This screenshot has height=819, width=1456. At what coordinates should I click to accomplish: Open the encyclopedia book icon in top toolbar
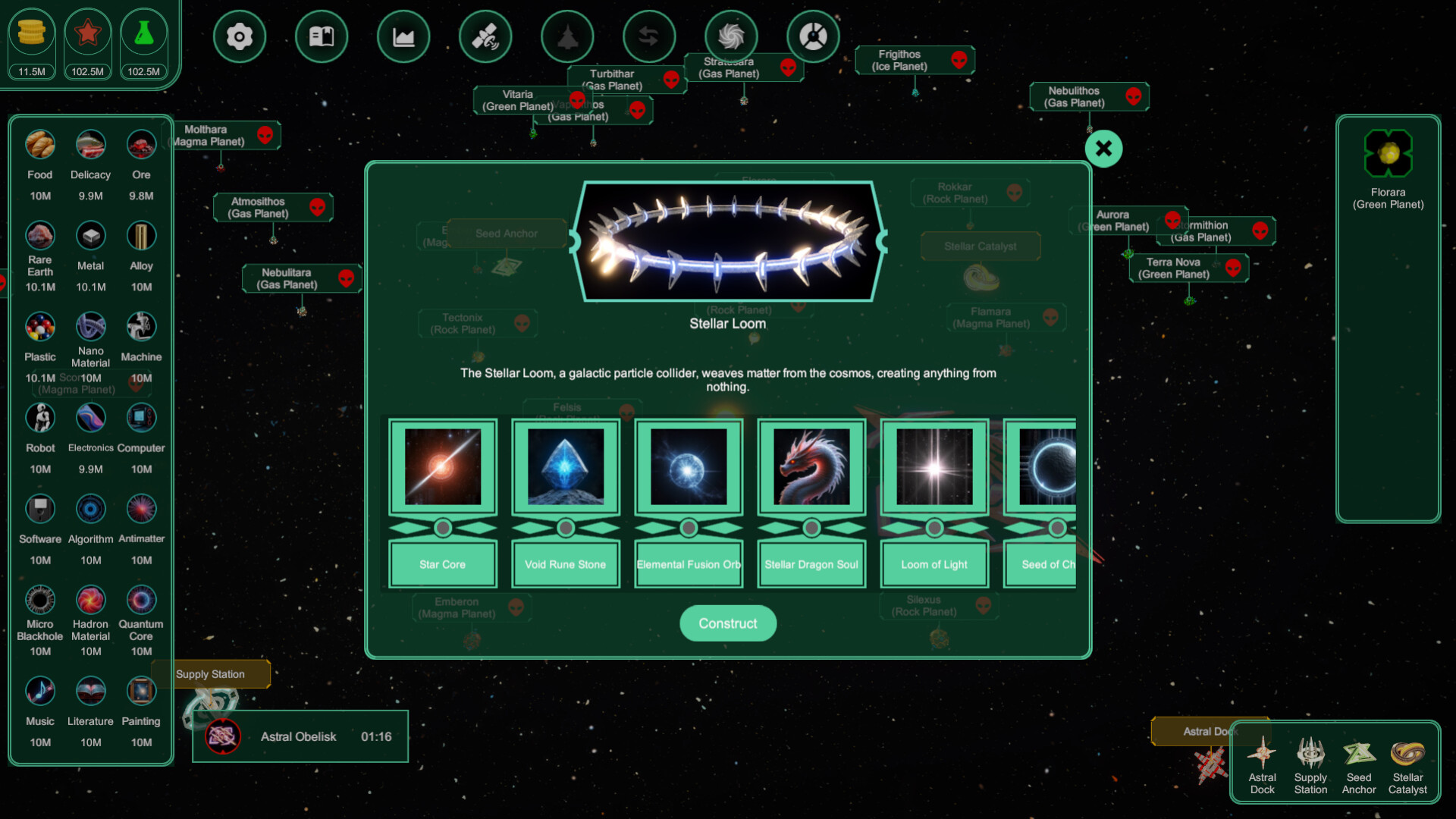point(322,36)
